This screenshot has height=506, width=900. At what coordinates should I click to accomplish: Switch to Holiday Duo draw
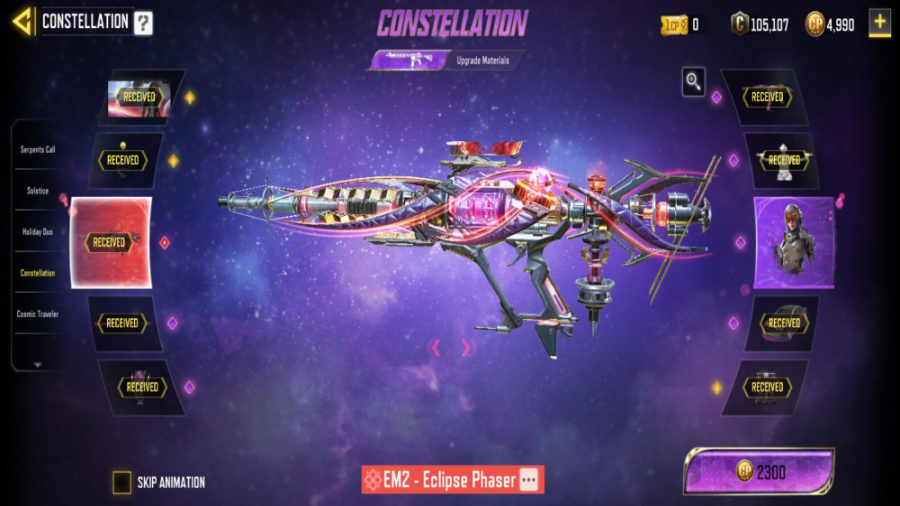click(x=38, y=231)
